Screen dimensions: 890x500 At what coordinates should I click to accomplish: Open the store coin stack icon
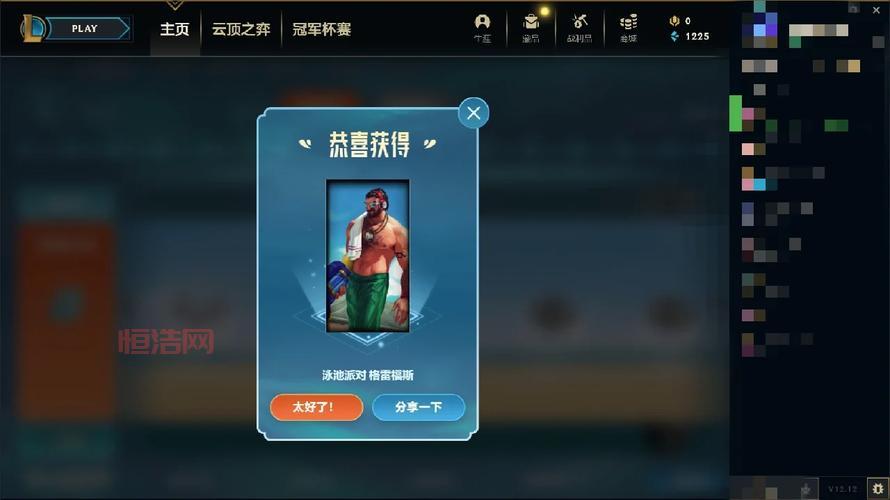[x=628, y=26]
